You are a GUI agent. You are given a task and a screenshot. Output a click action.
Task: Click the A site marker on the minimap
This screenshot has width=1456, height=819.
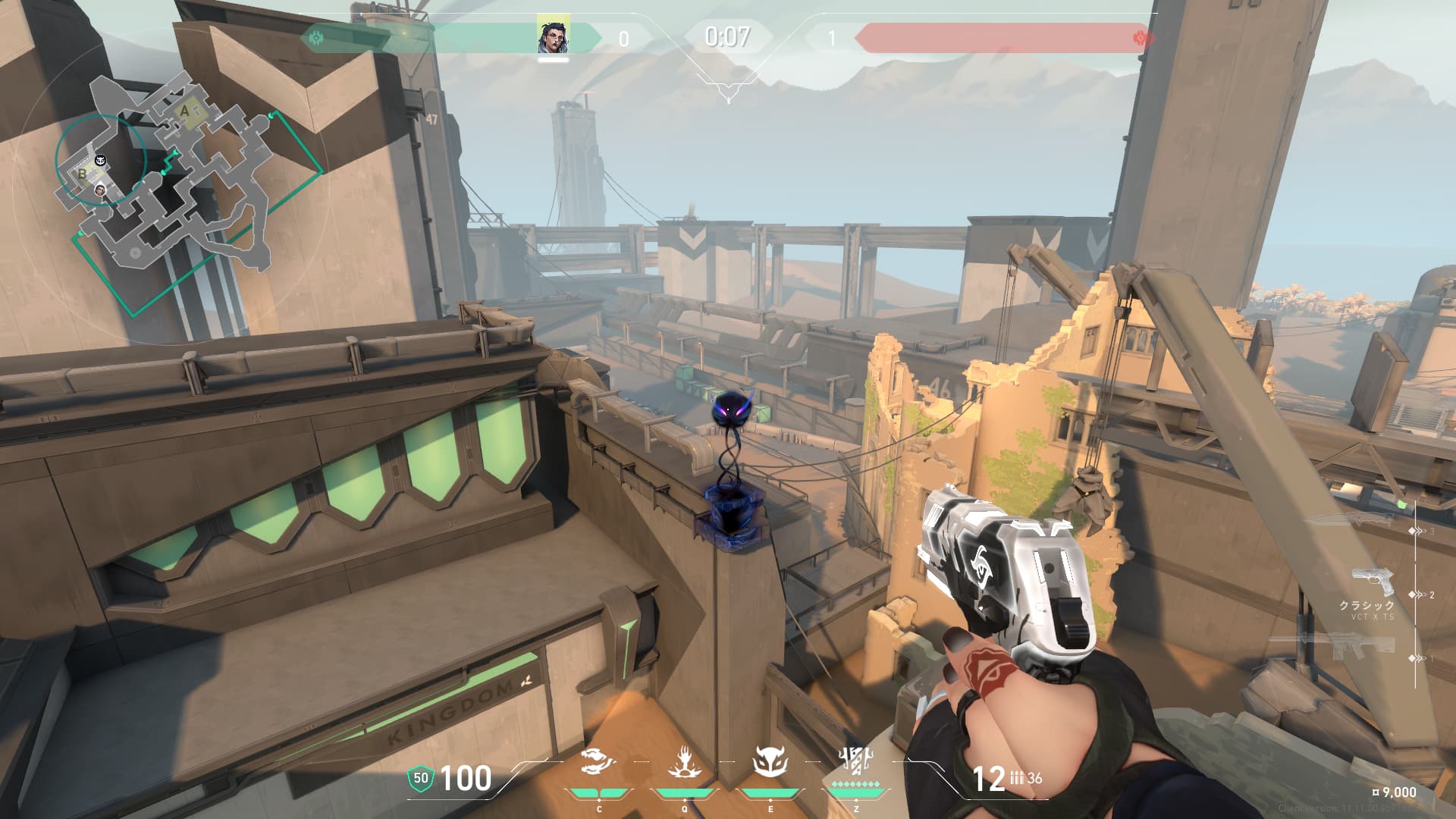click(x=185, y=111)
